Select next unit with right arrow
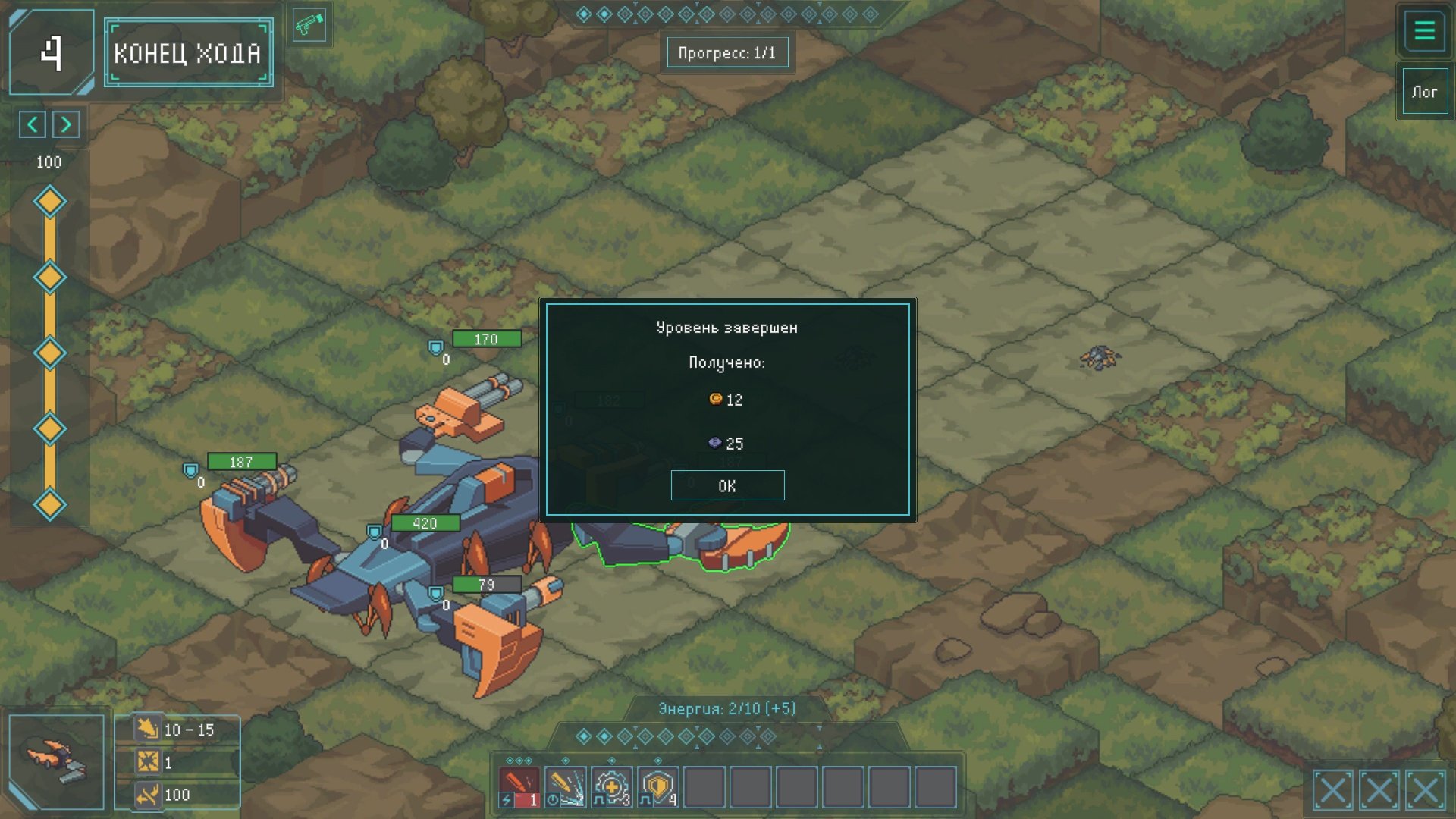1456x819 pixels. [66, 124]
